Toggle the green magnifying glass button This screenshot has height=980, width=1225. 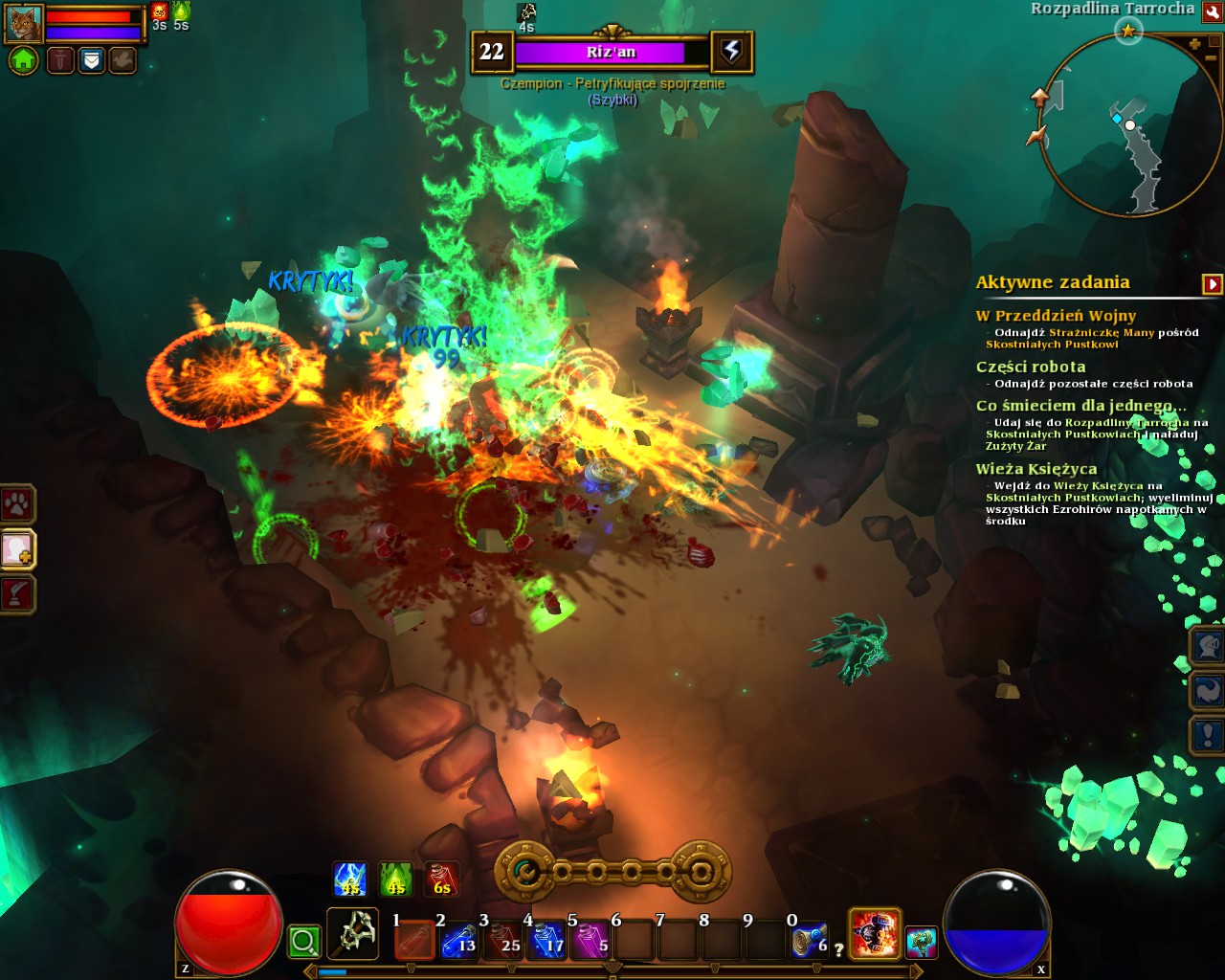304,942
